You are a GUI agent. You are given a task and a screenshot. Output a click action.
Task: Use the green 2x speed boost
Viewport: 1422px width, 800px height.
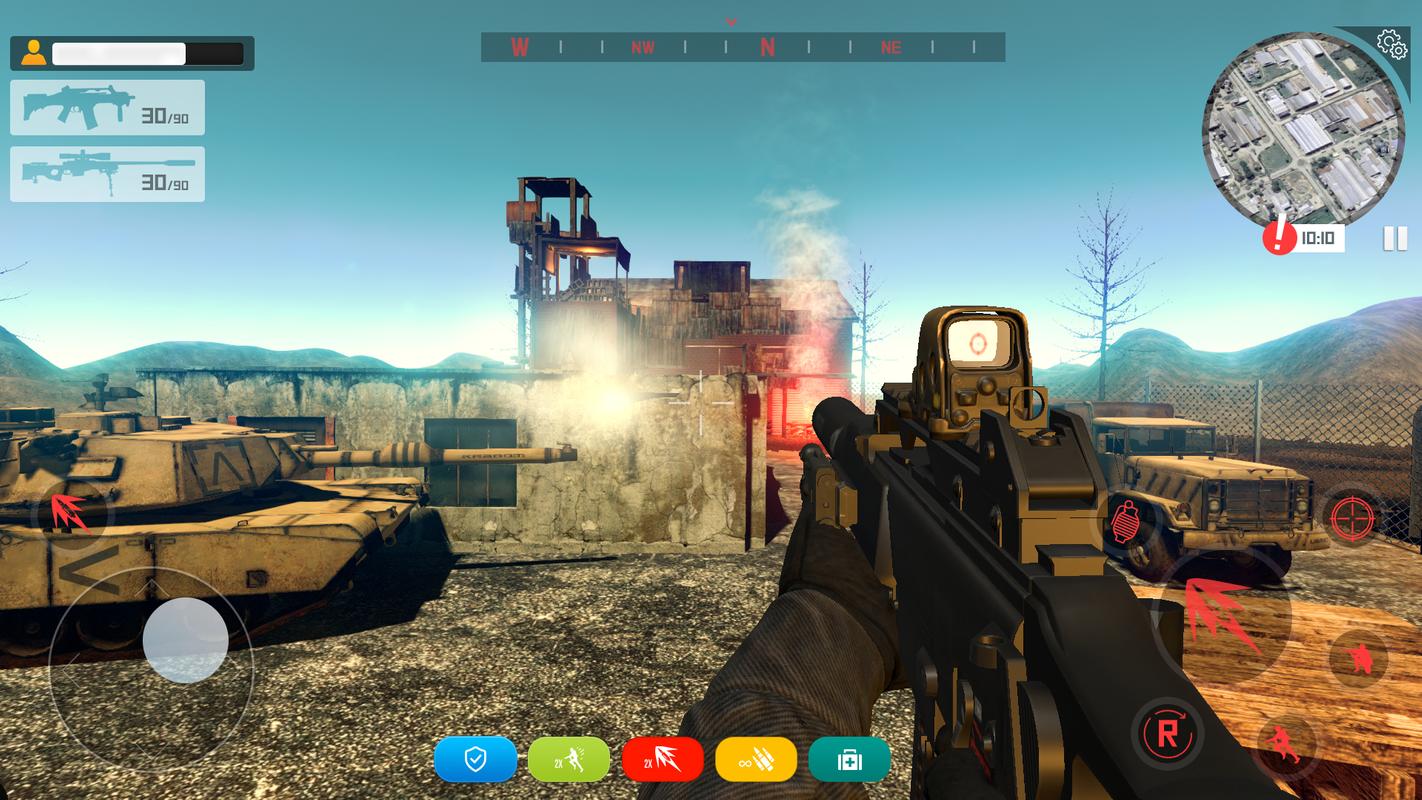pos(568,760)
